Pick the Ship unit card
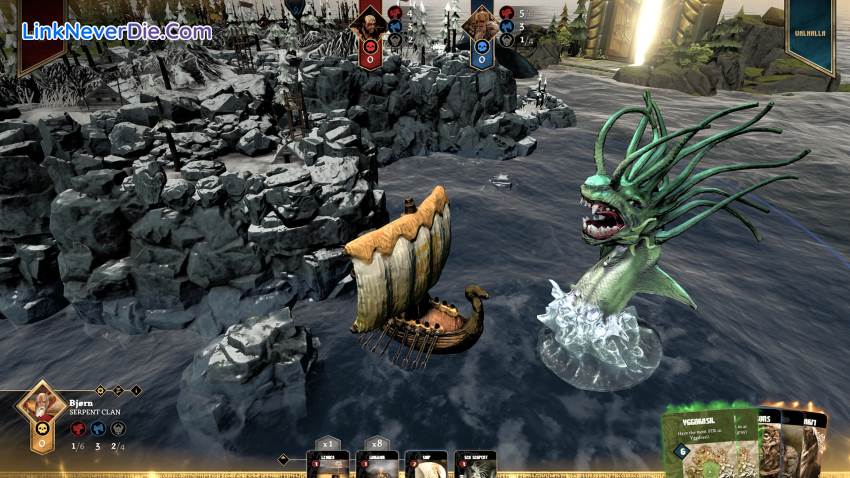The image size is (850, 478). point(425,465)
